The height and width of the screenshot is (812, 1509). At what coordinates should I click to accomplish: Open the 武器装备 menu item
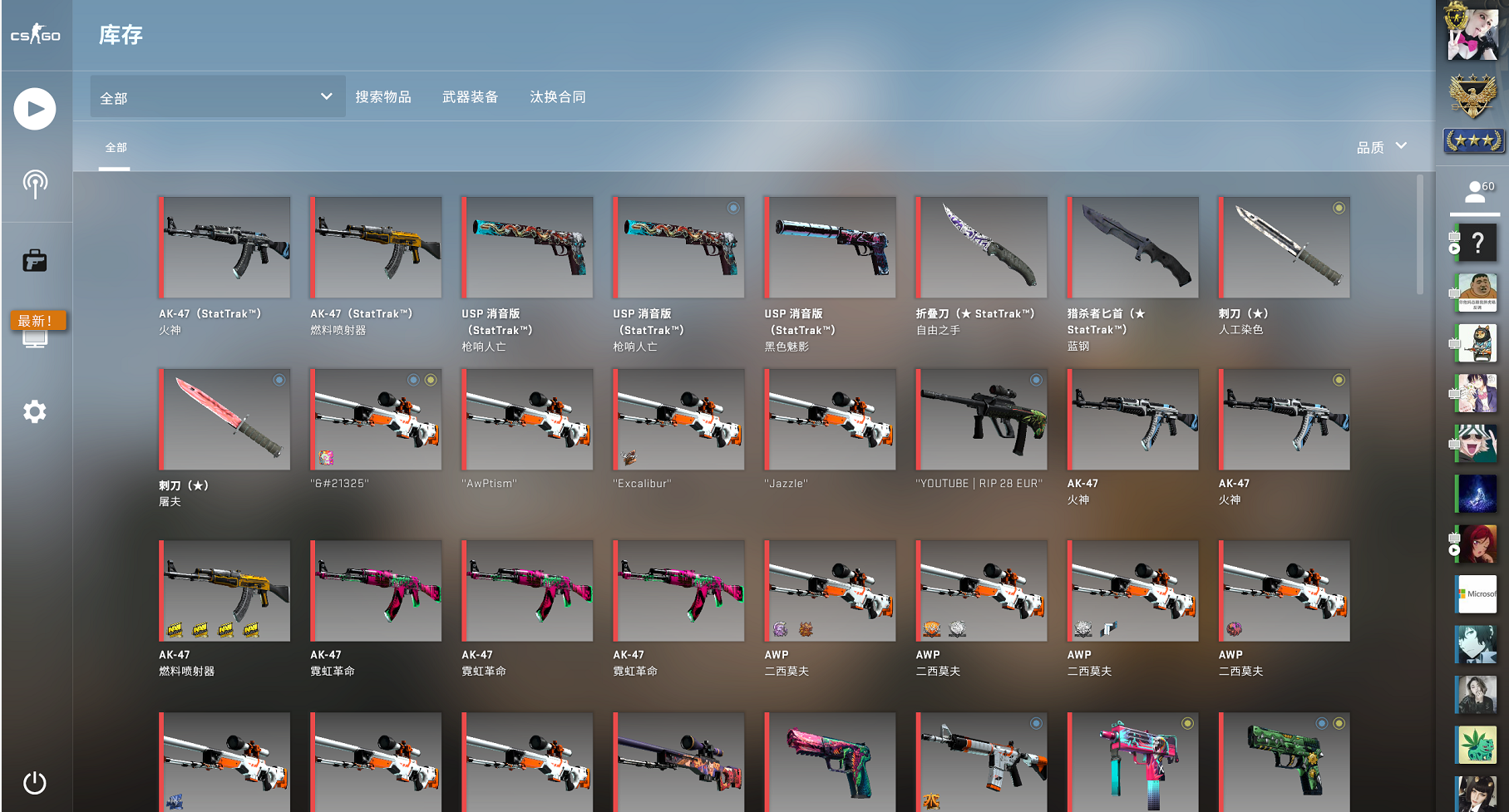[x=470, y=96]
